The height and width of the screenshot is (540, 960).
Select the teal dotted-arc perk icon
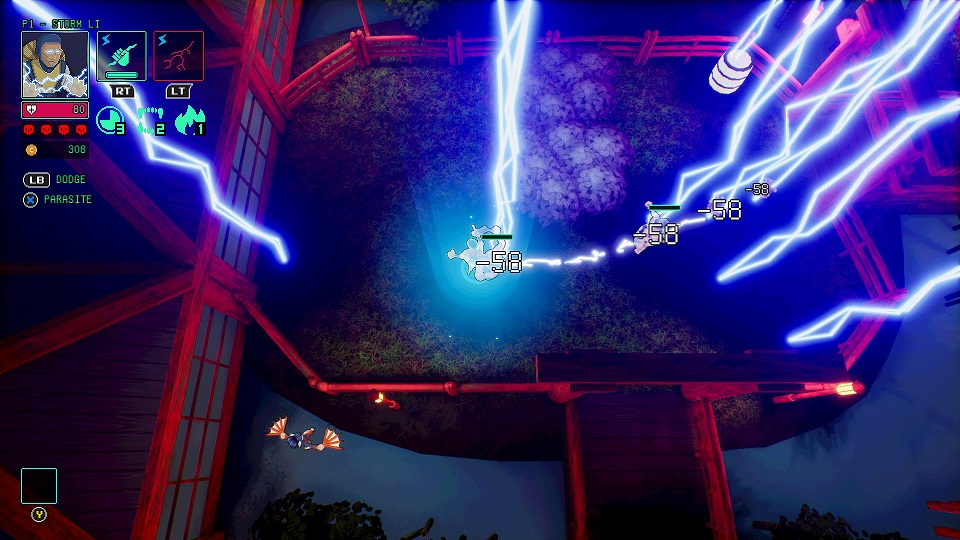tap(149, 121)
